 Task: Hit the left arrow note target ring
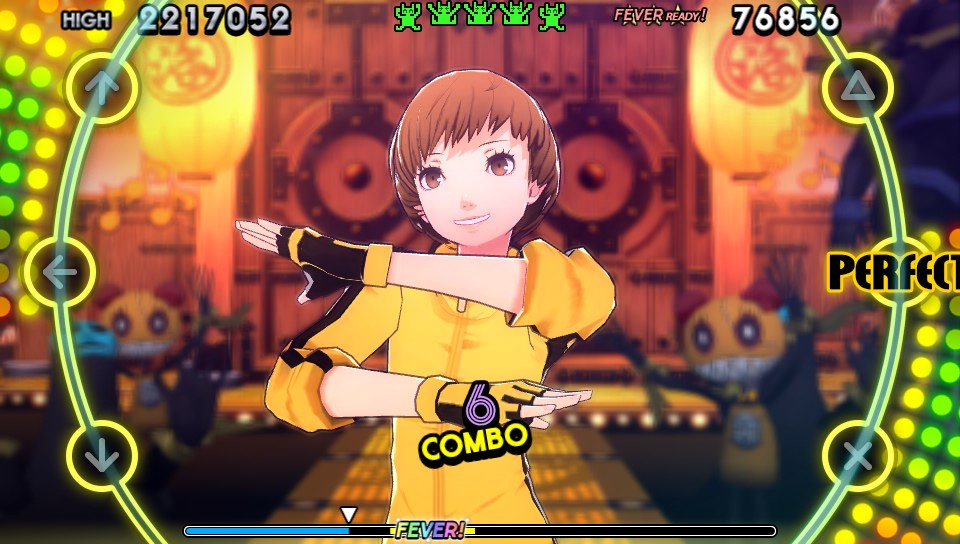[59, 272]
